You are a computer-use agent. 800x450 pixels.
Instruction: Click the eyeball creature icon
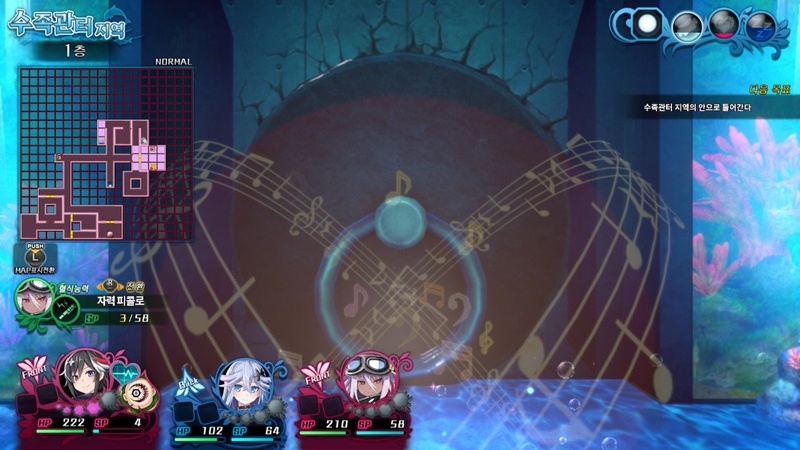click(134, 393)
